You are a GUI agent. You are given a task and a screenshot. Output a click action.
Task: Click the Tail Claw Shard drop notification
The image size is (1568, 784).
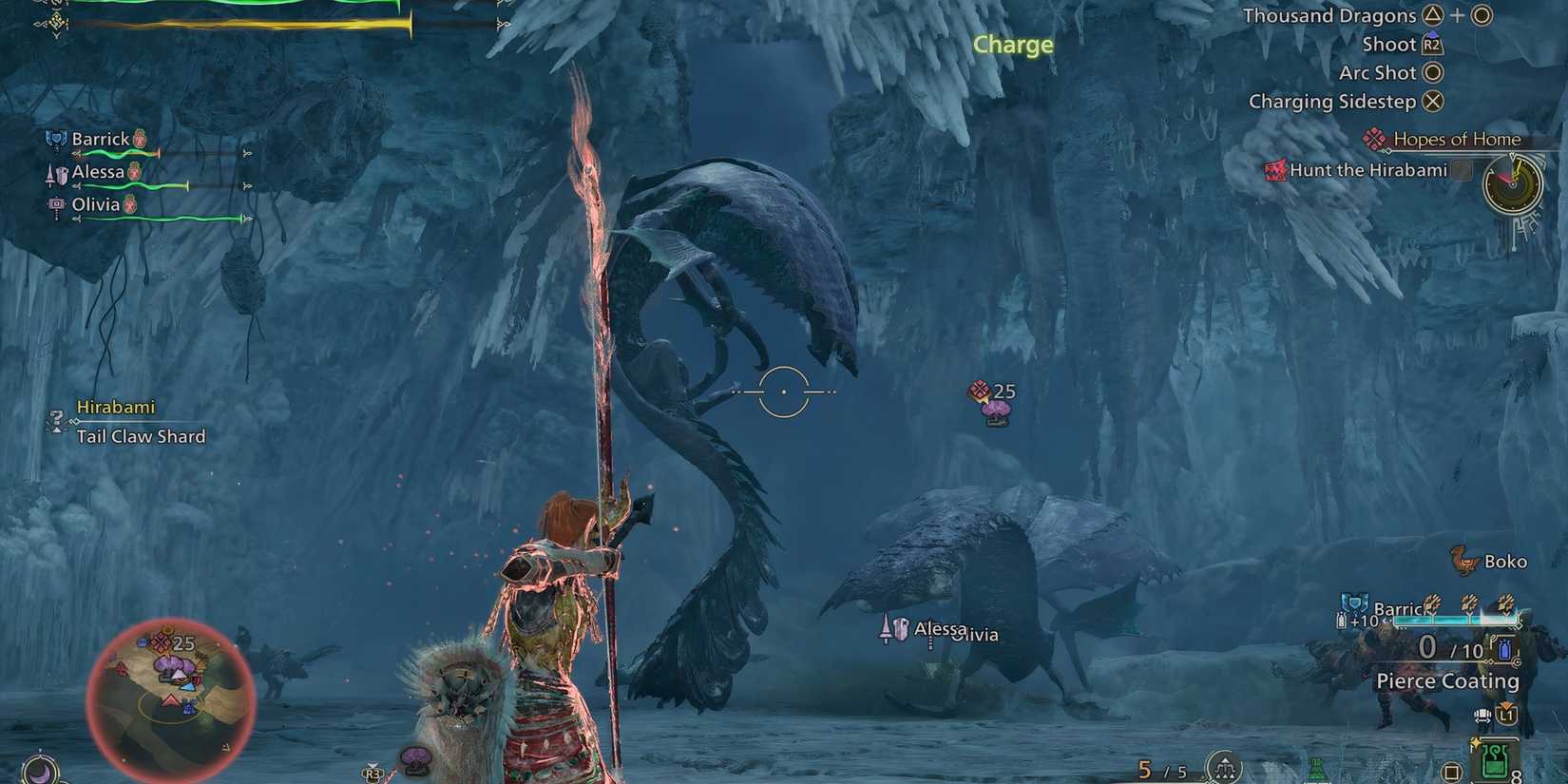pos(141,436)
